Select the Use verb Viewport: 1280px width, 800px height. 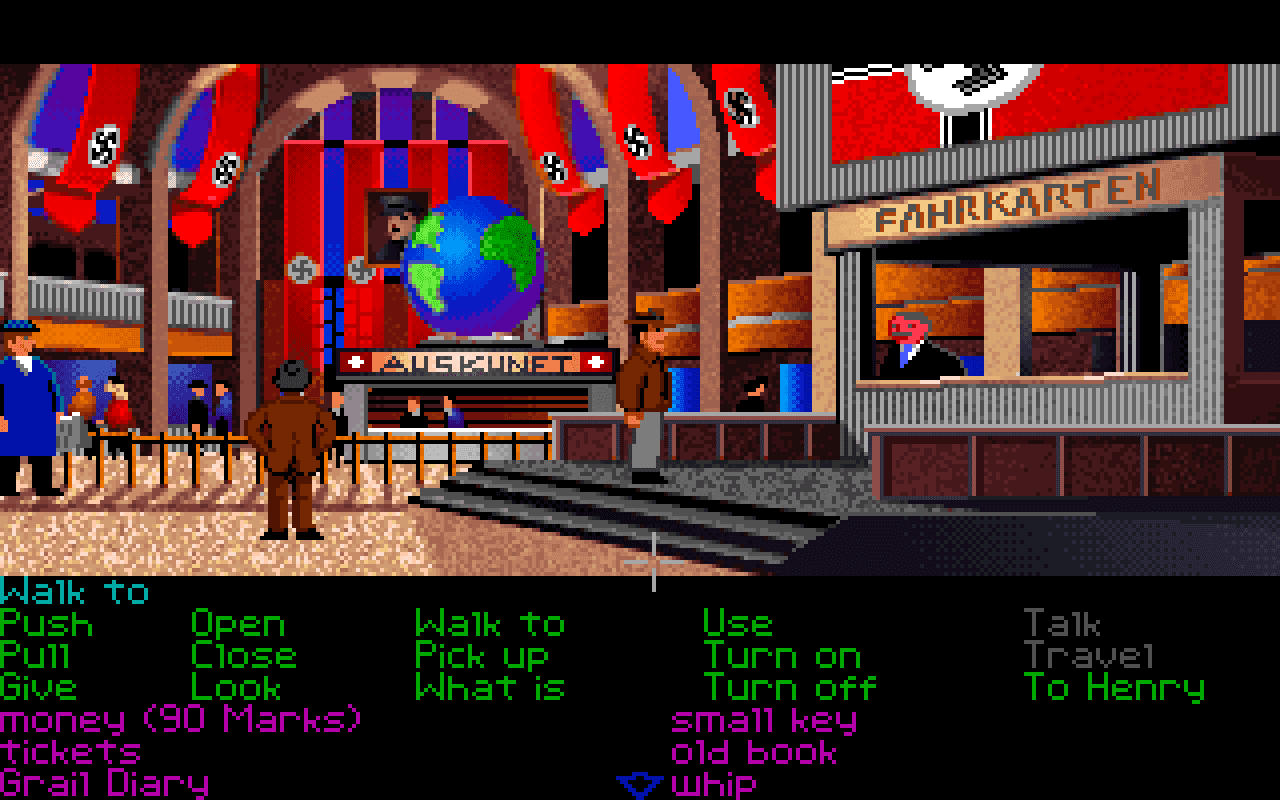[738, 624]
